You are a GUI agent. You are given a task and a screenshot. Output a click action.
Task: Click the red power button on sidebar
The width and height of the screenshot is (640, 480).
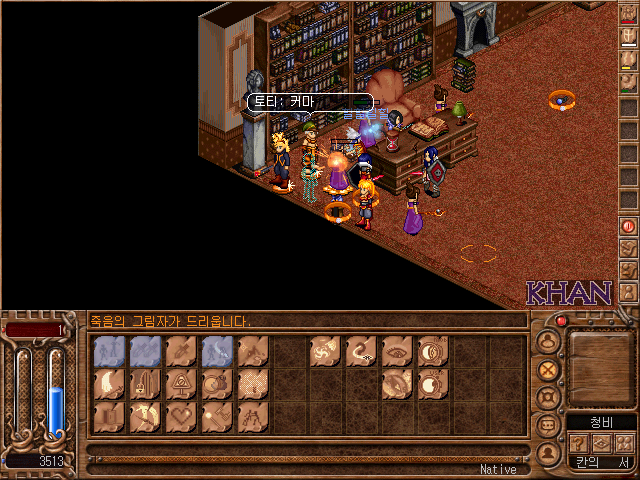(x=628, y=226)
